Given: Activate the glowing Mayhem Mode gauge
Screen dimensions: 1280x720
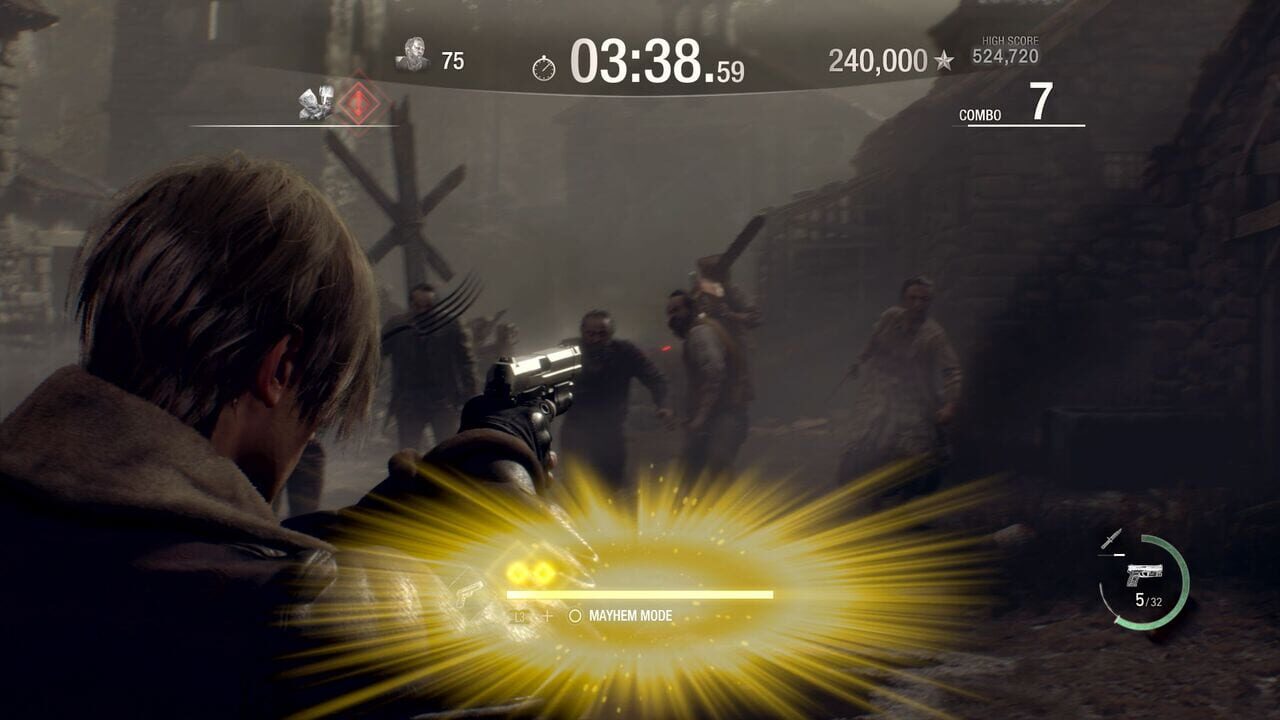Looking at the screenshot, I should [x=639, y=594].
